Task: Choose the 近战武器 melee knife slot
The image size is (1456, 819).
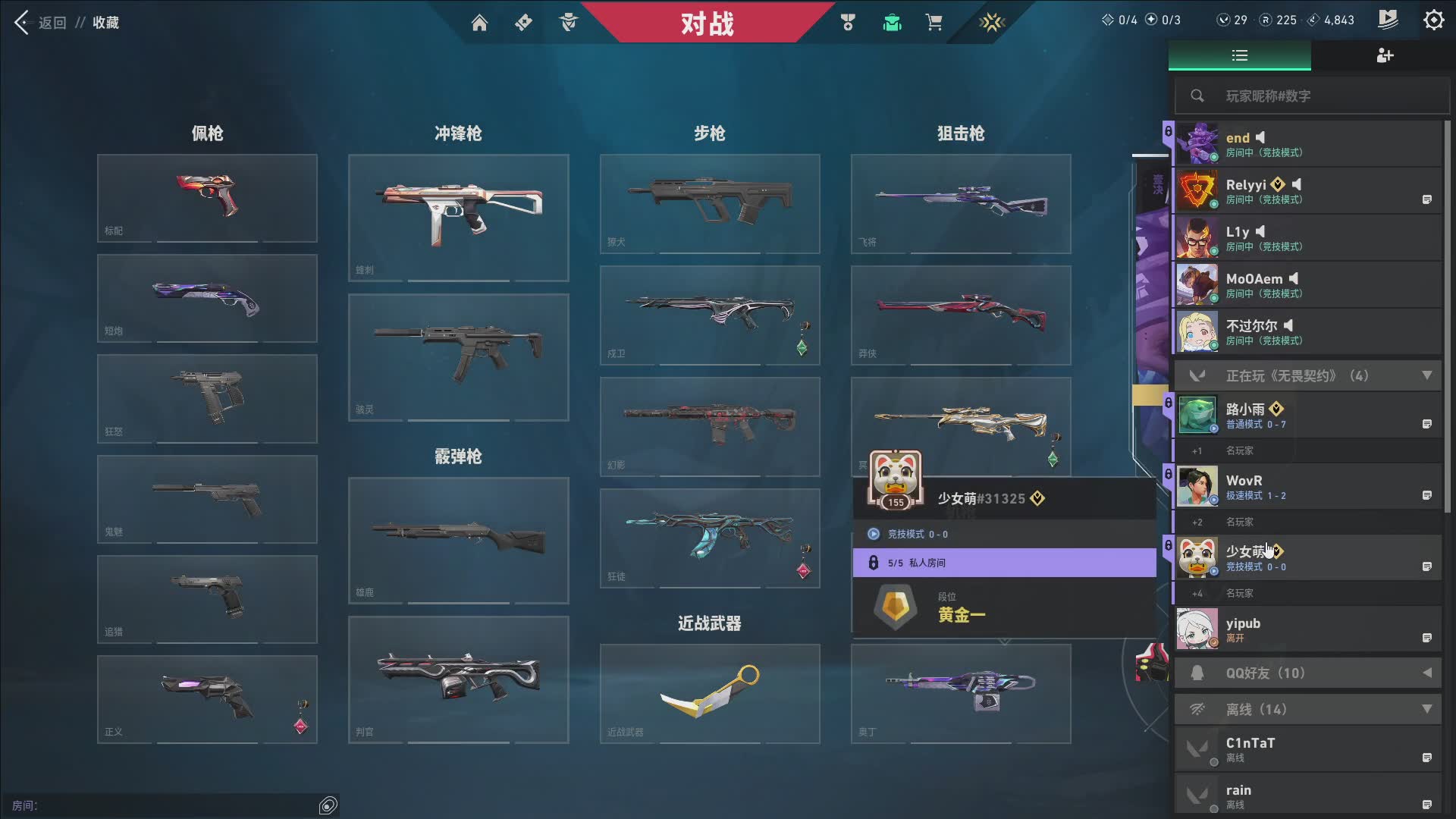Action: coord(709,693)
